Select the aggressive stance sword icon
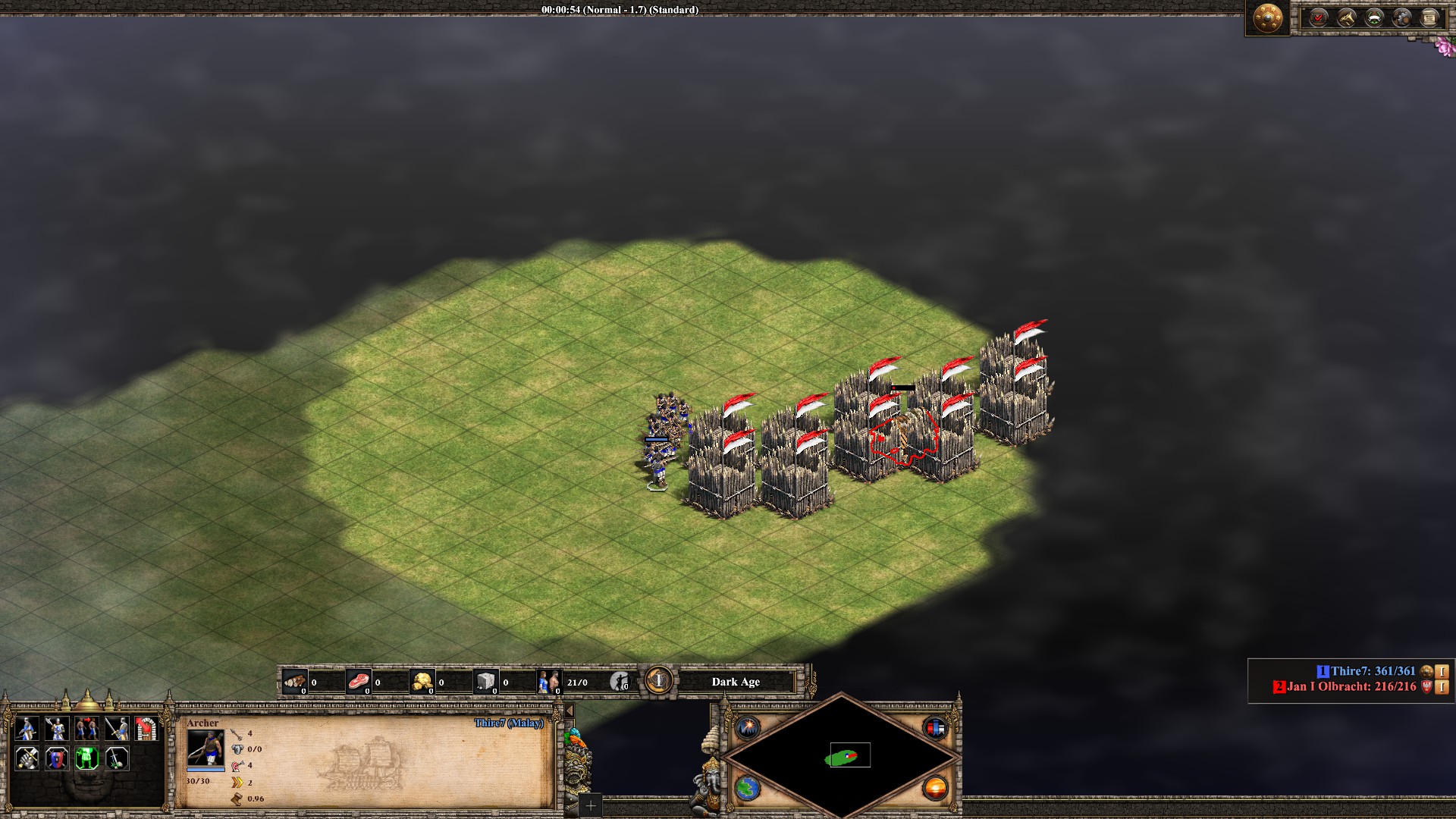The image size is (1456, 819). pyautogui.click(x=27, y=758)
